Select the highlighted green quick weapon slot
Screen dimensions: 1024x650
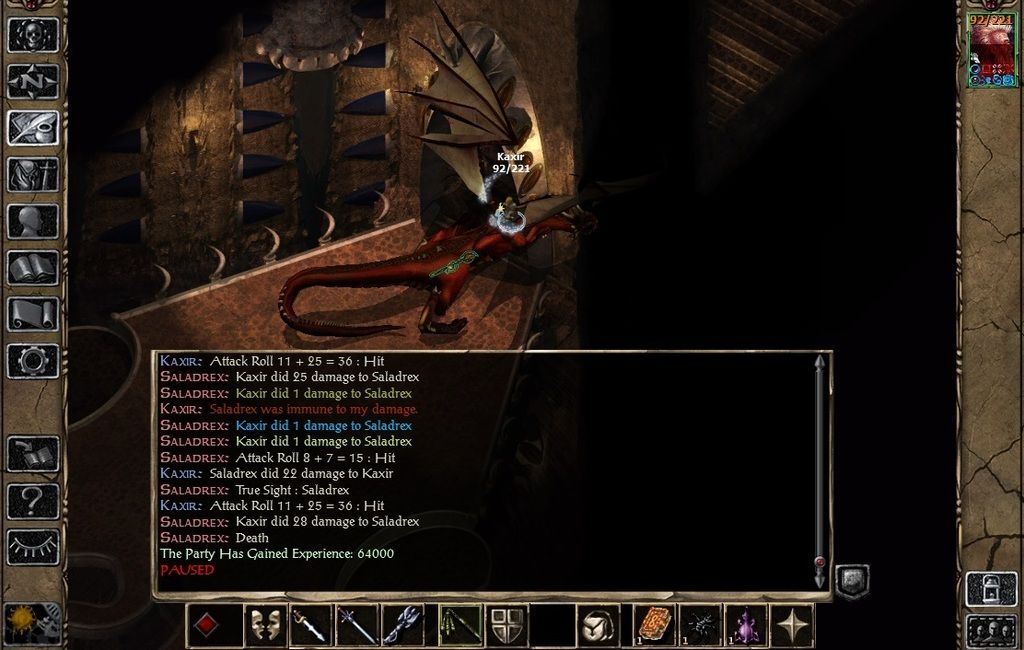(x=460, y=625)
